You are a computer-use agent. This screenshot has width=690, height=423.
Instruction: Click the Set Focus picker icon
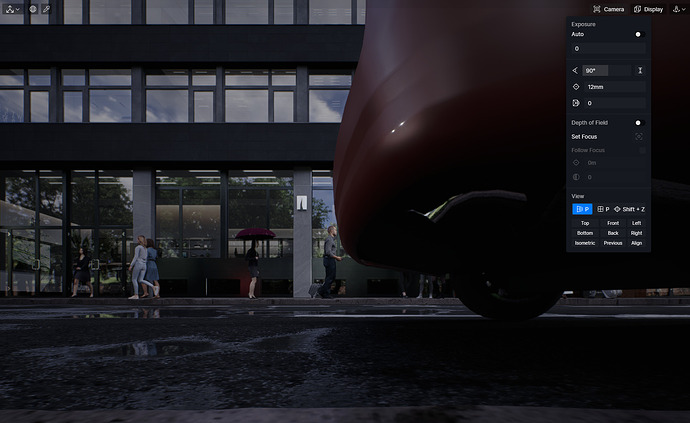pos(638,136)
